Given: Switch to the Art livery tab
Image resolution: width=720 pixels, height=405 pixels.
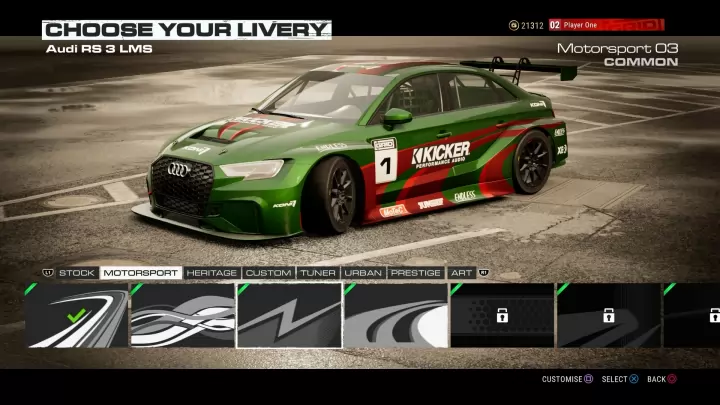Looking at the screenshot, I should tap(462, 272).
